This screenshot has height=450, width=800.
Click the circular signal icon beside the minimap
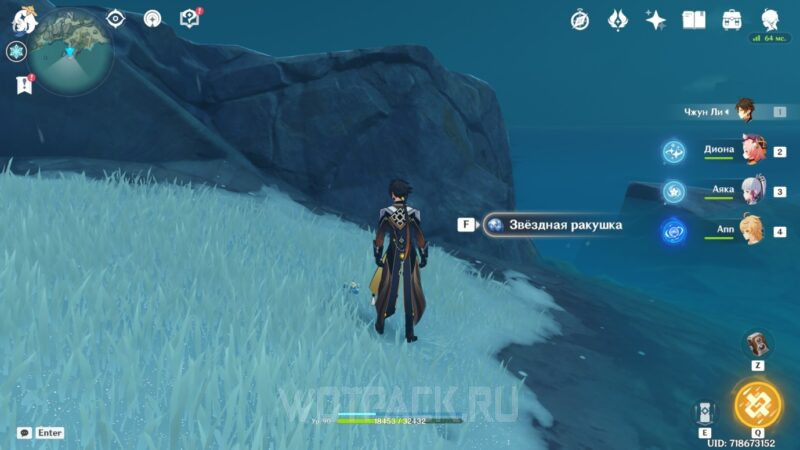pyautogui.click(x=152, y=18)
